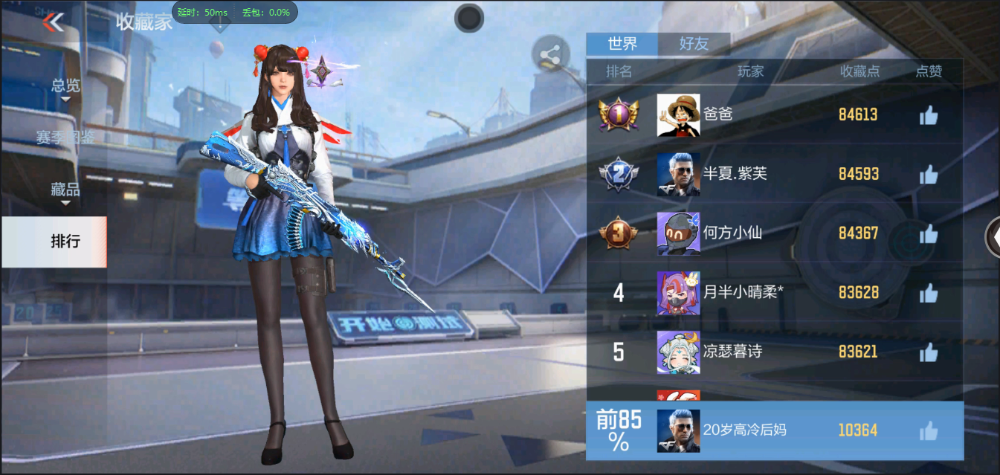Open the 总览 overview section

click(x=66, y=86)
